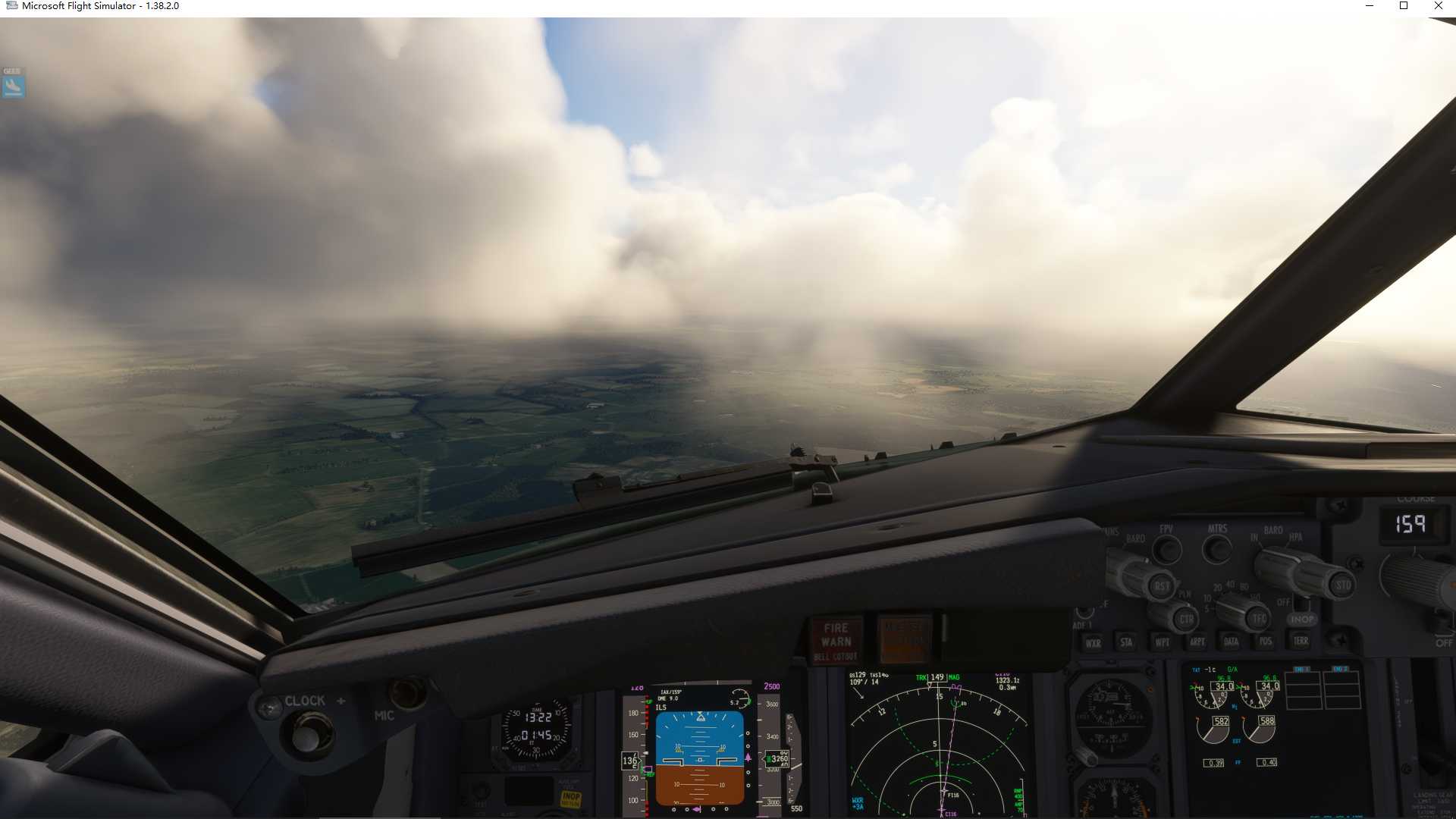Show airports with the ARPT button
The width and height of the screenshot is (1456, 819).
click(1197, 642)
